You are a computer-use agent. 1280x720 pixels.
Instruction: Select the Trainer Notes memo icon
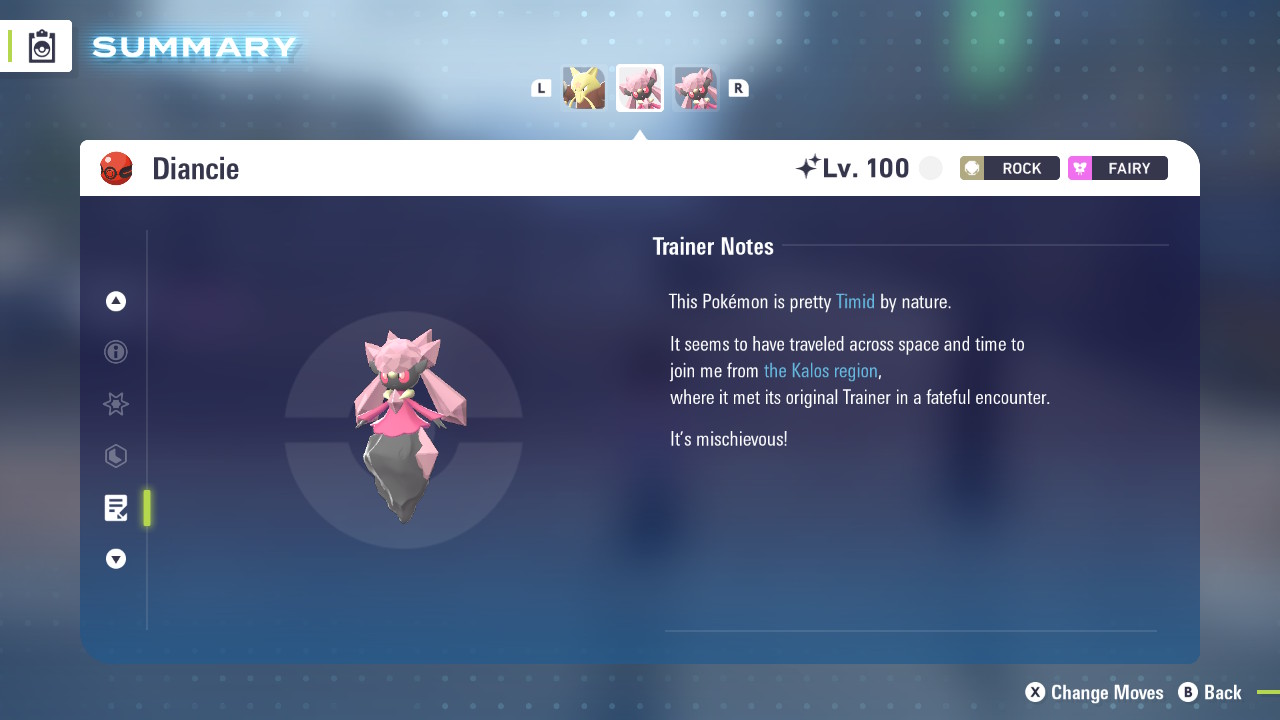(115, 507)
